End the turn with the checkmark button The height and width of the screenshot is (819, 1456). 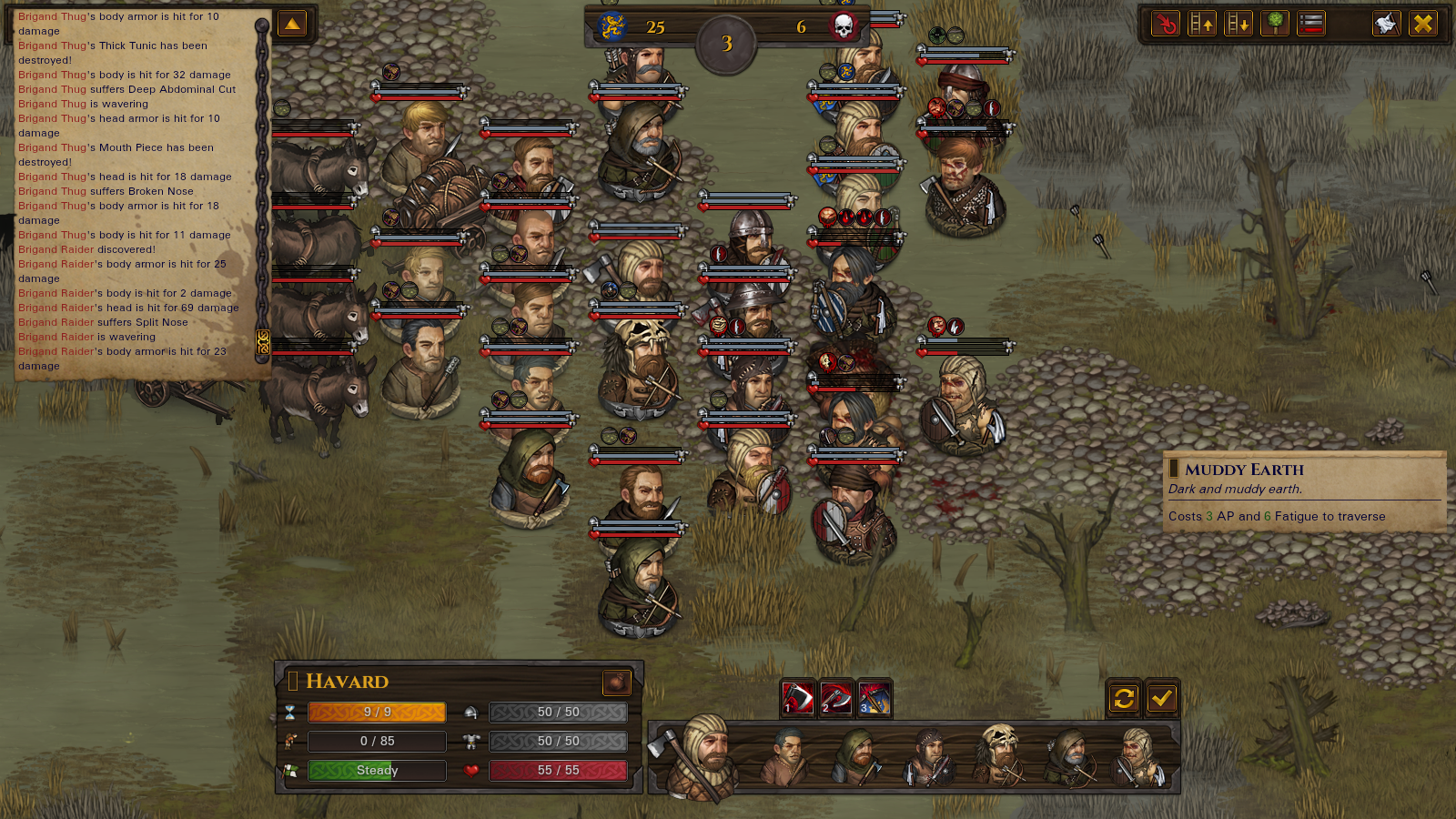tap(1161, 698)
